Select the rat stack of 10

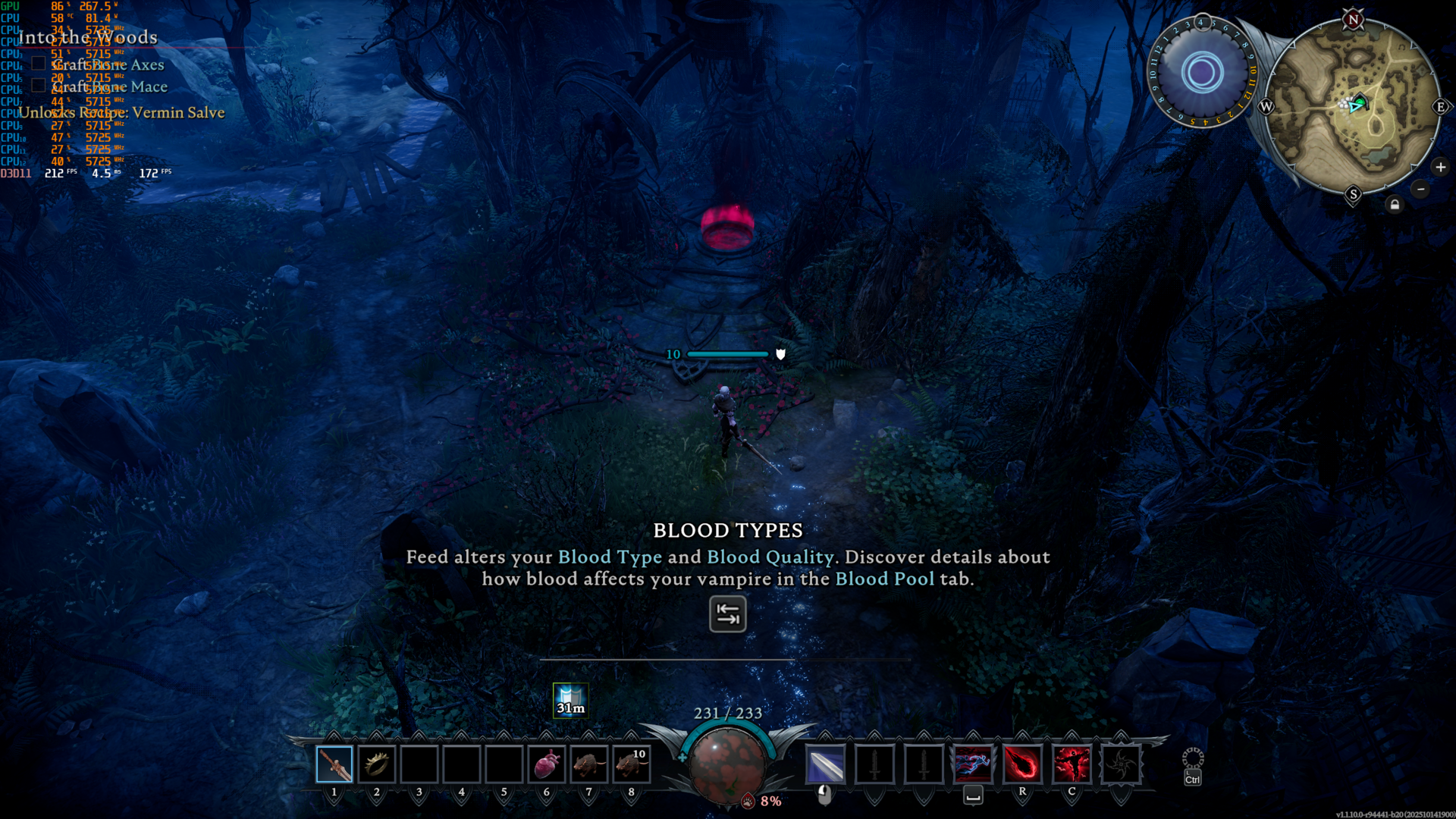point(631,764)
